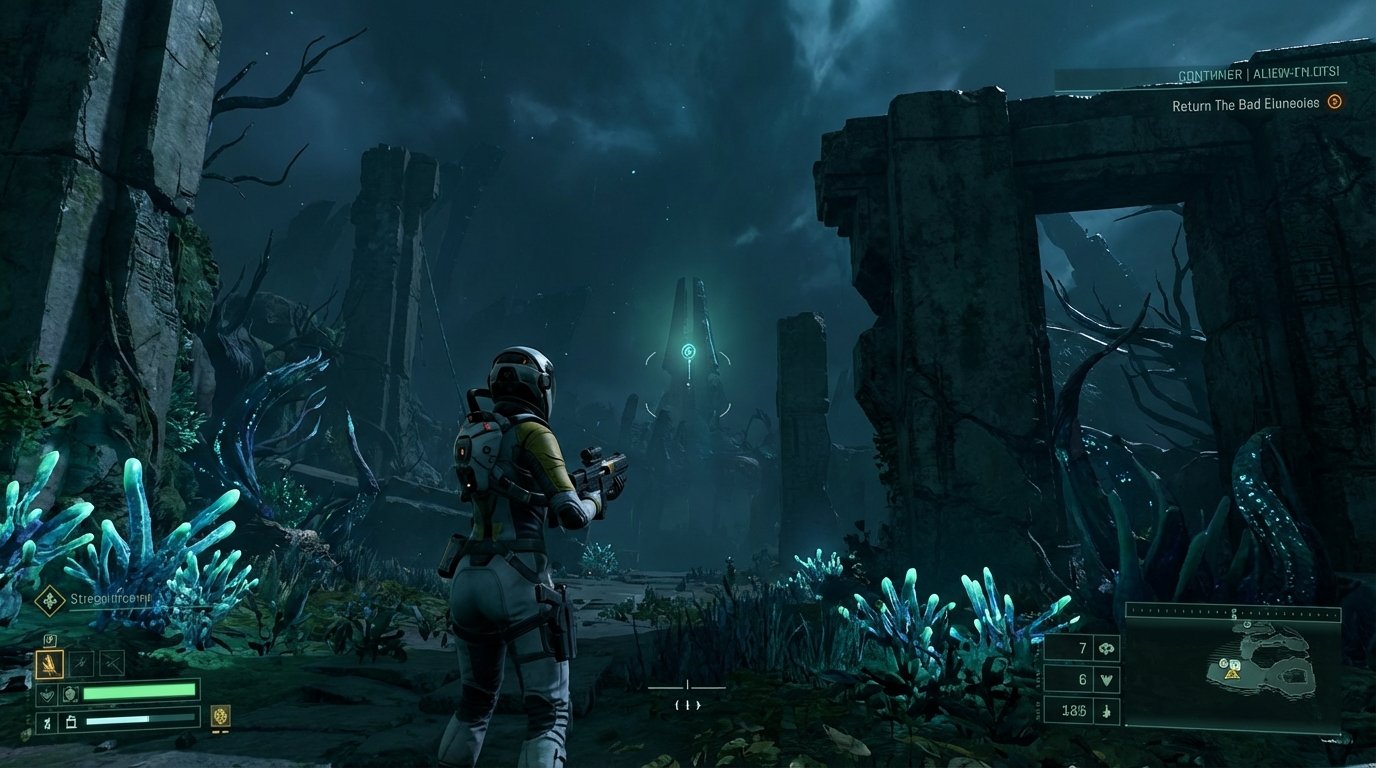
Task: Click the shield status icon beside the health bar
Action: pyautogui.click(x=48, y=693)
